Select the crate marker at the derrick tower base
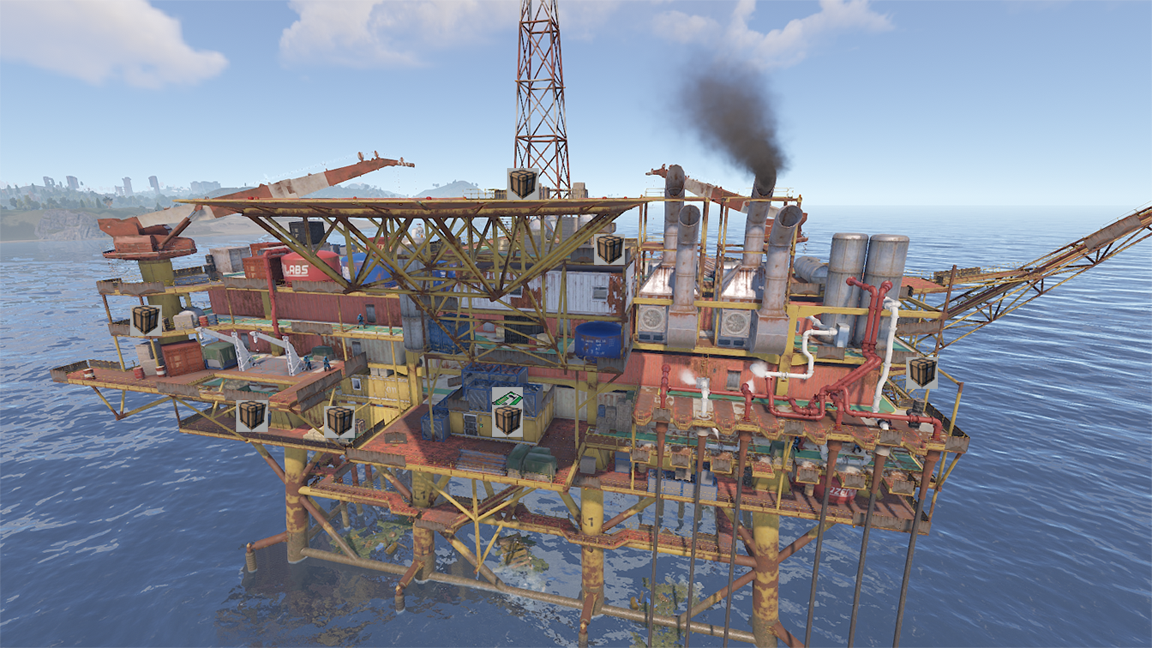The width and height of the screenshot is (1152, 648). click(x=522, y=183)
